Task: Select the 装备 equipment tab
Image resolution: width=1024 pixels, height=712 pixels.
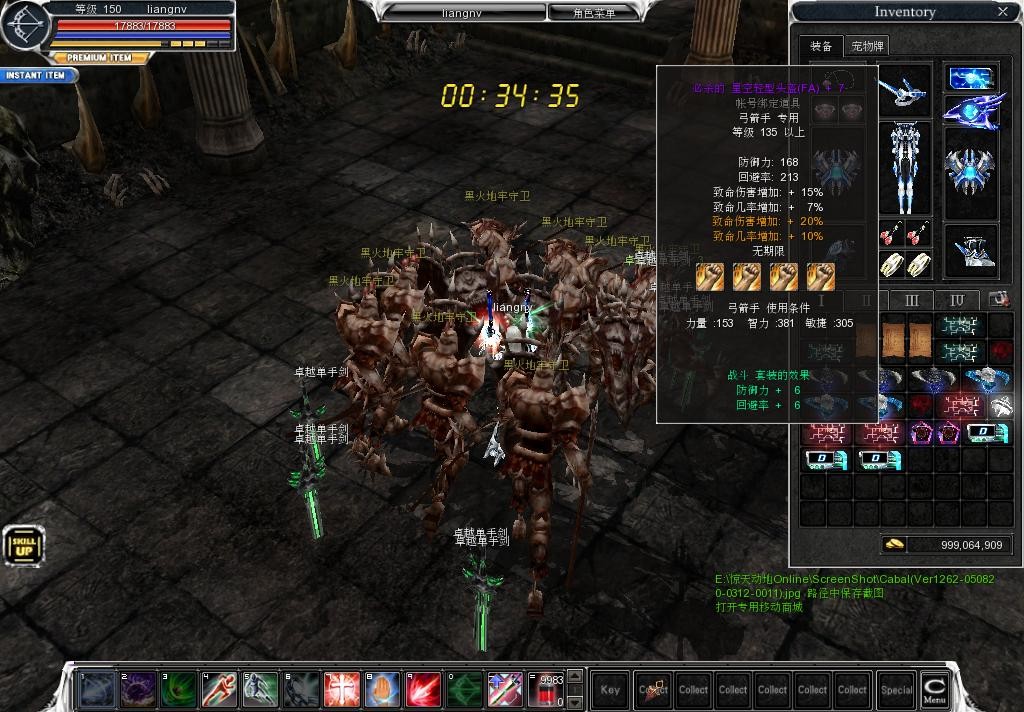Action: [x=821, y=46]
